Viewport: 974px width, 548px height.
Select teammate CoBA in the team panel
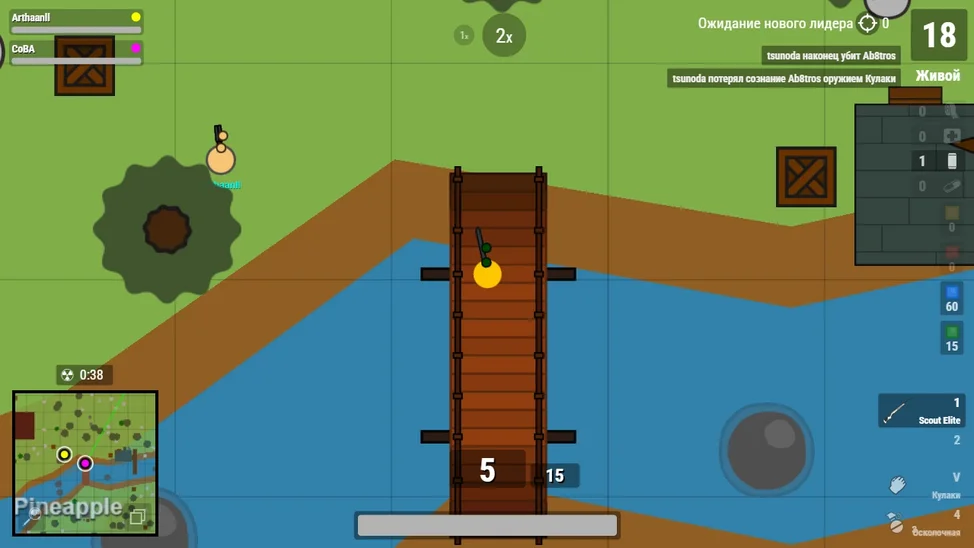pyautogui.click(x=76, y=53)
